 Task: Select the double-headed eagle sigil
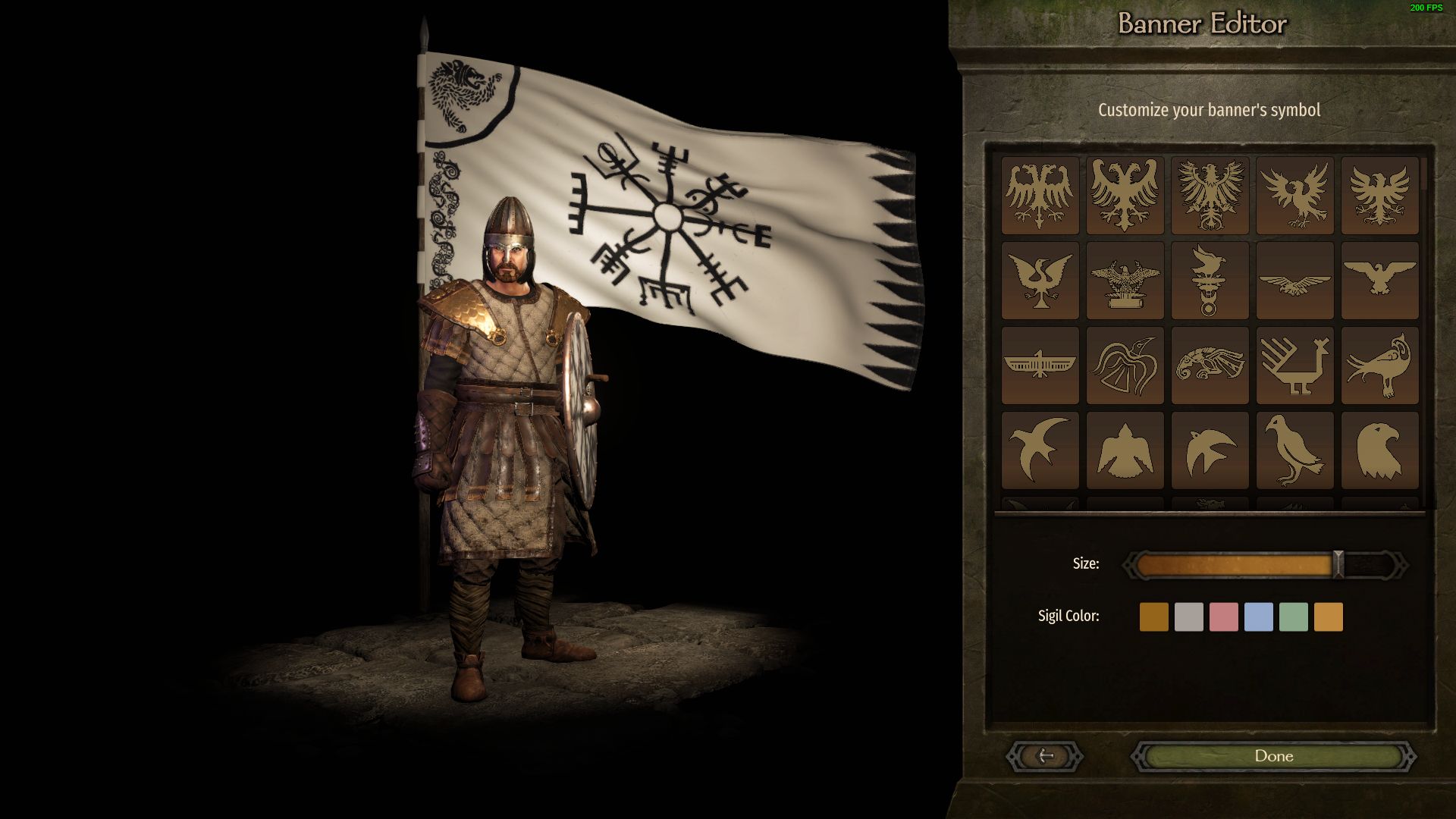(x=1040, y=193)
